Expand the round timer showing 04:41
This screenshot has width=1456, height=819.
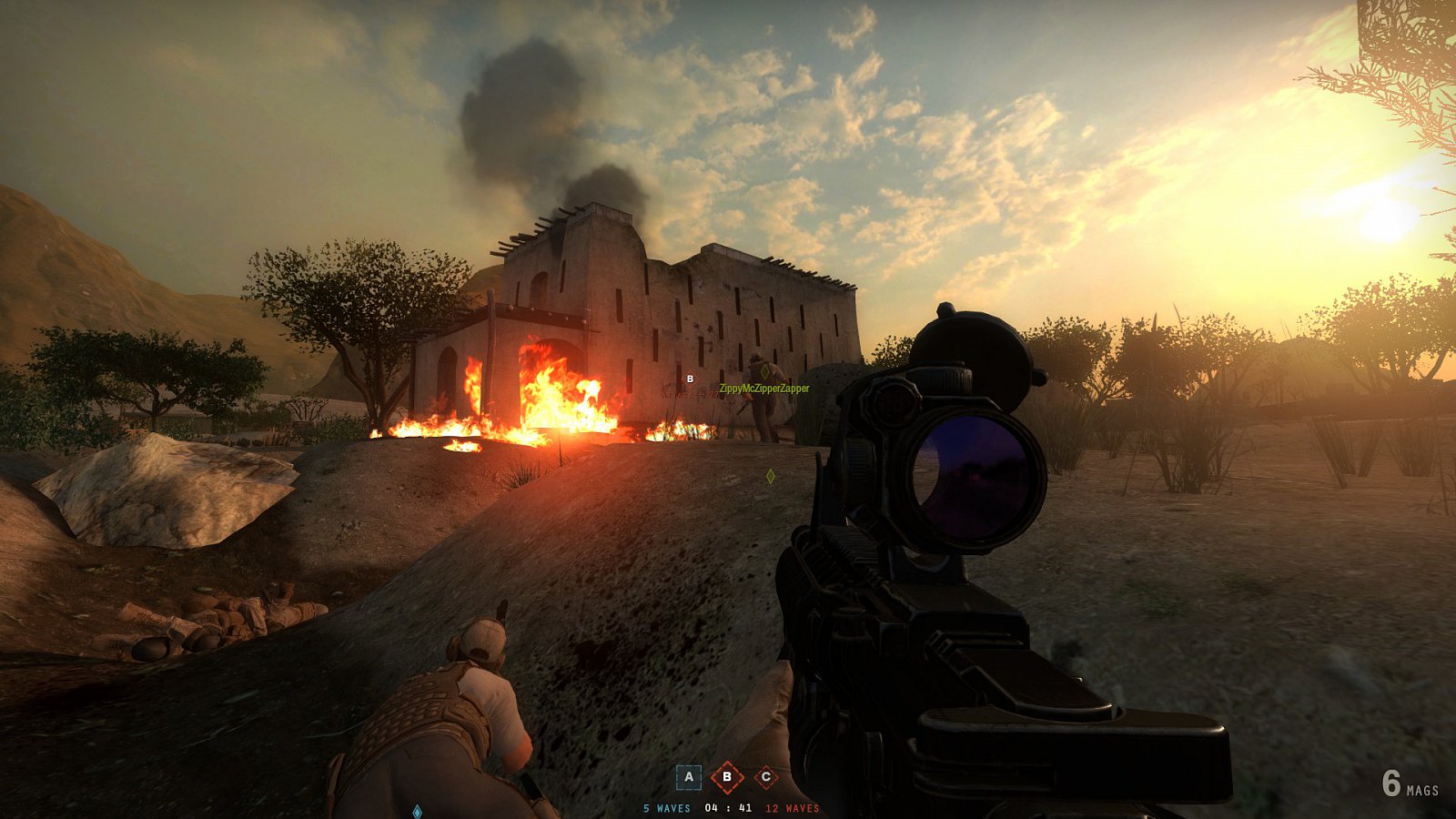point(728,807)
